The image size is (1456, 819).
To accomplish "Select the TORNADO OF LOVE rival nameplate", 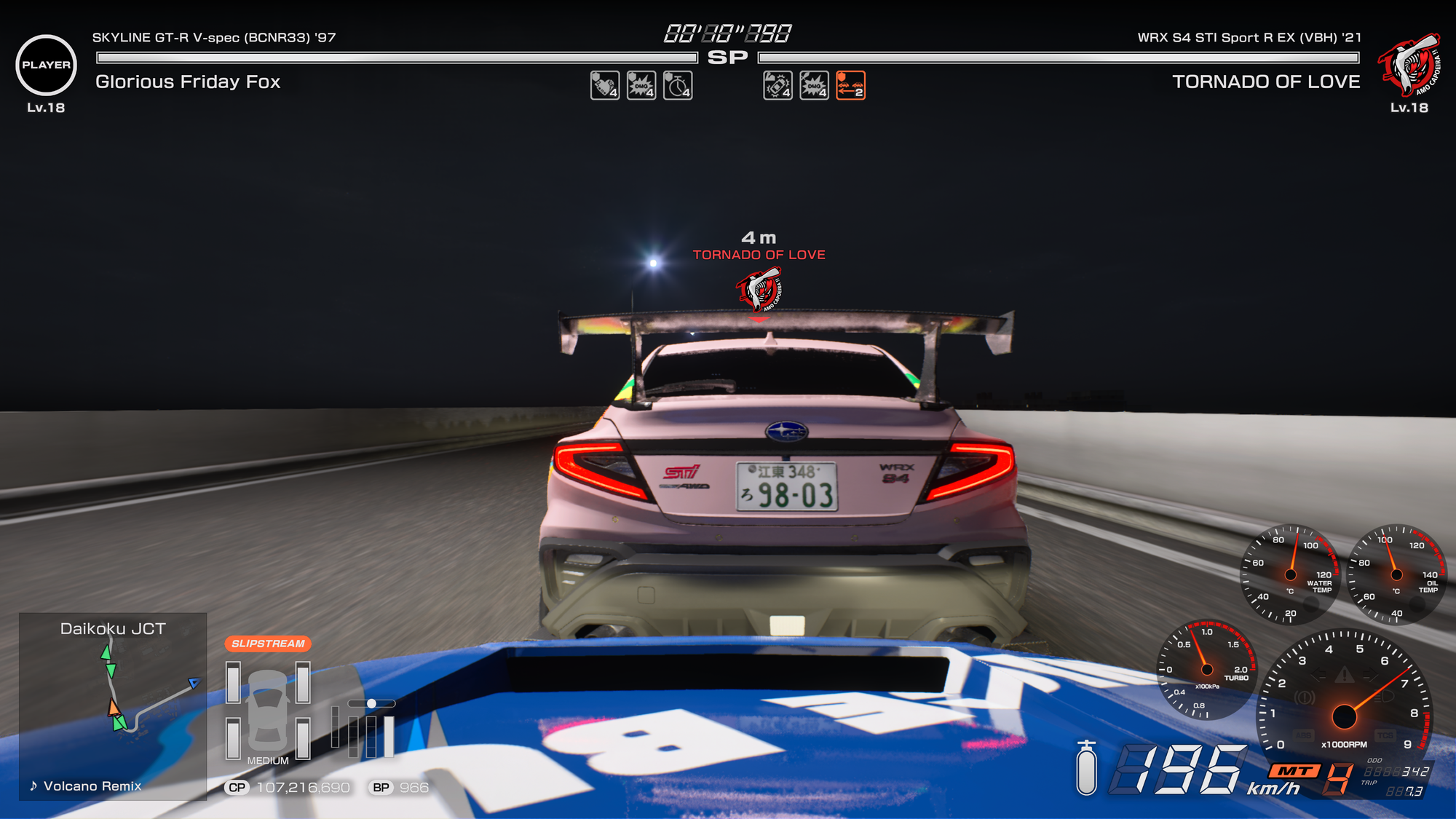I will coord(1267,83).
